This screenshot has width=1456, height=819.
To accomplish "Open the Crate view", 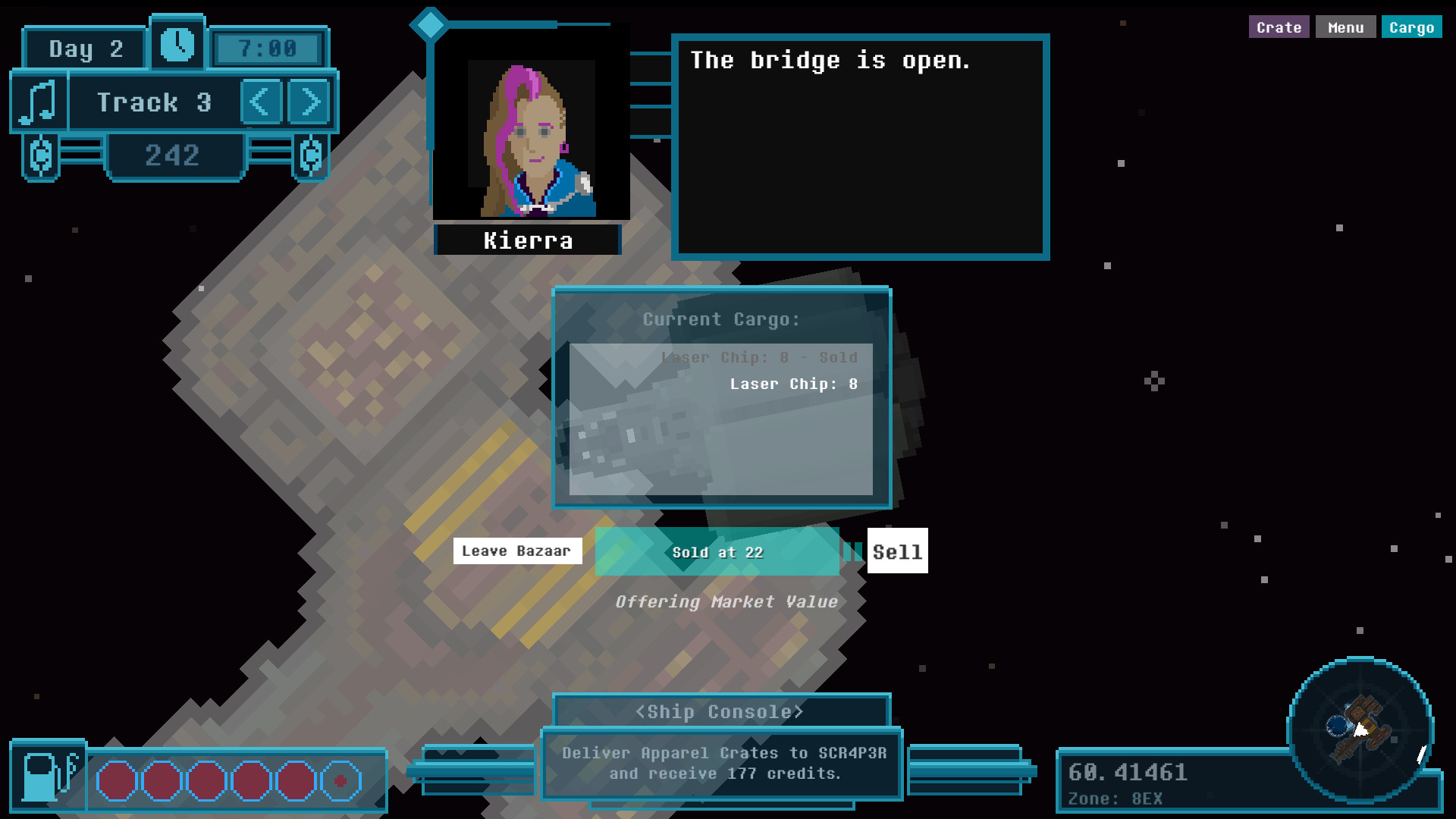I will click(1279, 27).
